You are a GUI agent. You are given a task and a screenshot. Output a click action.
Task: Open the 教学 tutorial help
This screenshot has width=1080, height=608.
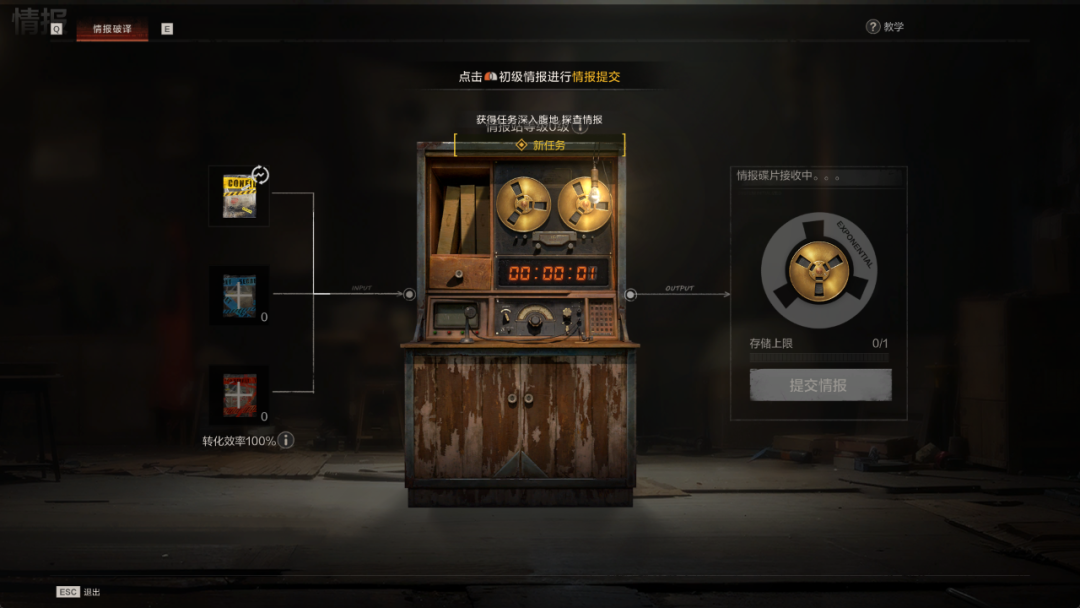coord(885,27)
